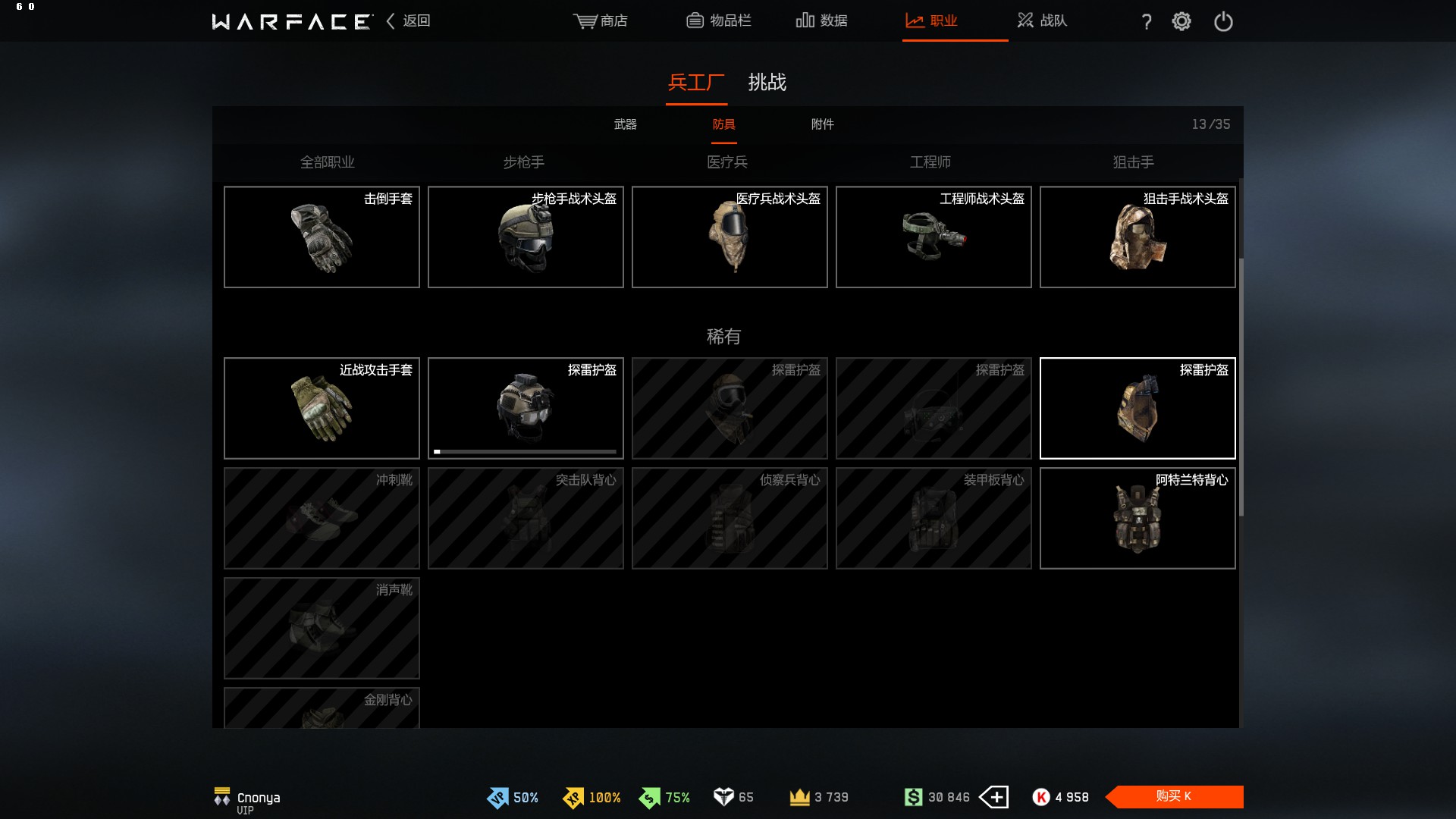Select the locked 冲刺靴 boots tile

pyautogui.click(x=322, y=519)
